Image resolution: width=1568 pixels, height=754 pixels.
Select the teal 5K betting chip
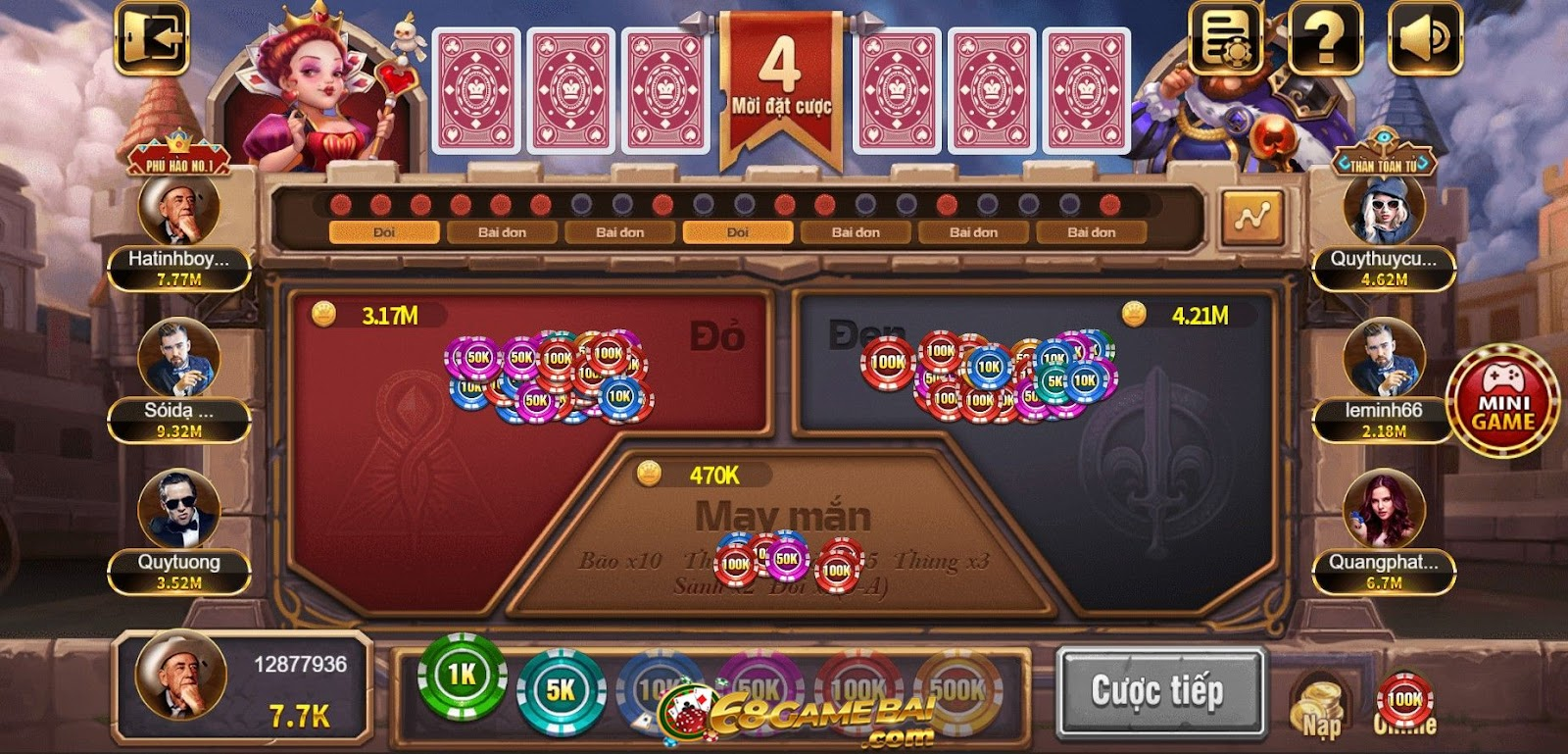[x=561, y=686]
